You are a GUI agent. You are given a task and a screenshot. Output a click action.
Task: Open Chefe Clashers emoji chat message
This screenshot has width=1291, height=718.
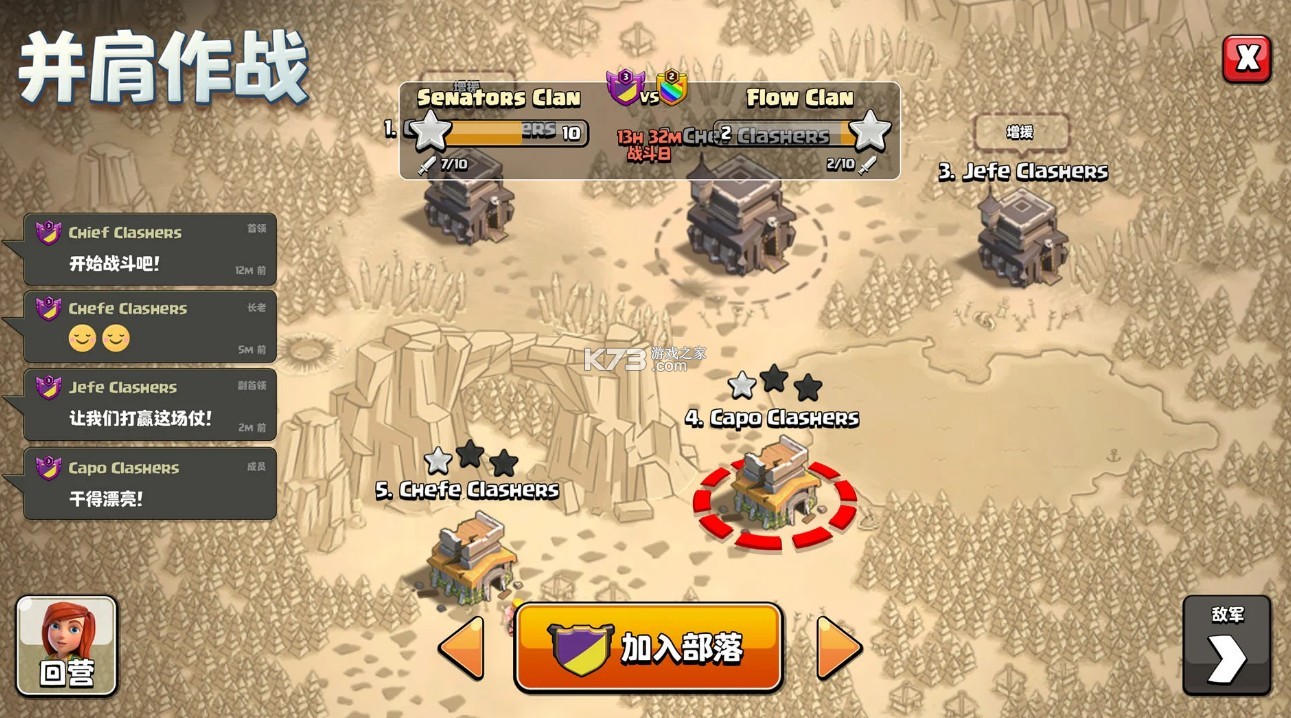point(150,326)
